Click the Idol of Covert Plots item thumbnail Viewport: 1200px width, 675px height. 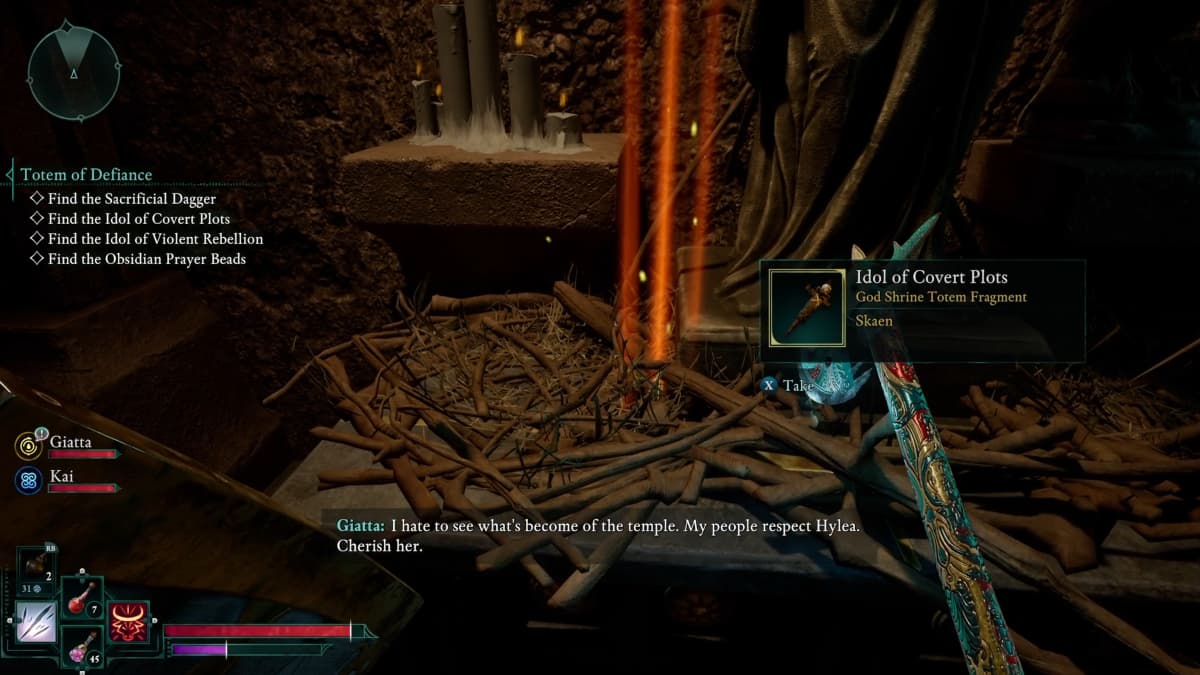[x=807, y=307]
